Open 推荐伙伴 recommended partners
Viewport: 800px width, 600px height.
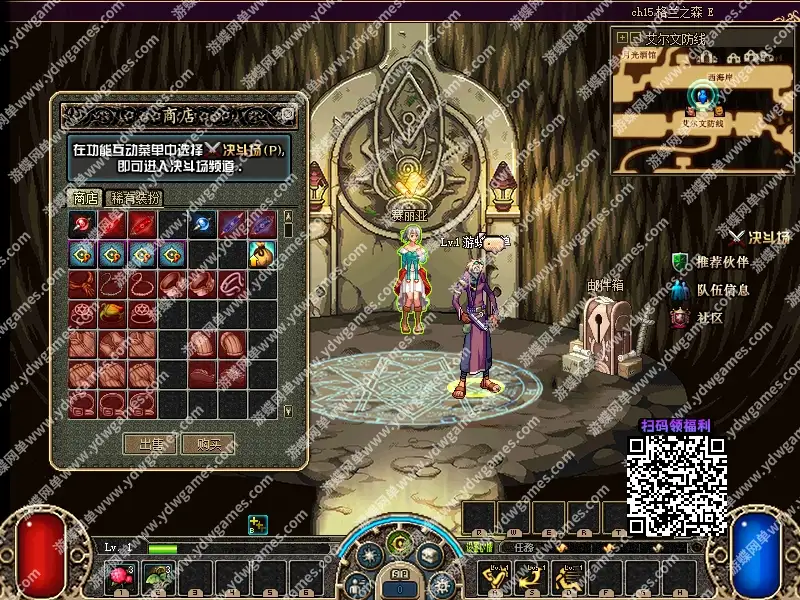714,262
